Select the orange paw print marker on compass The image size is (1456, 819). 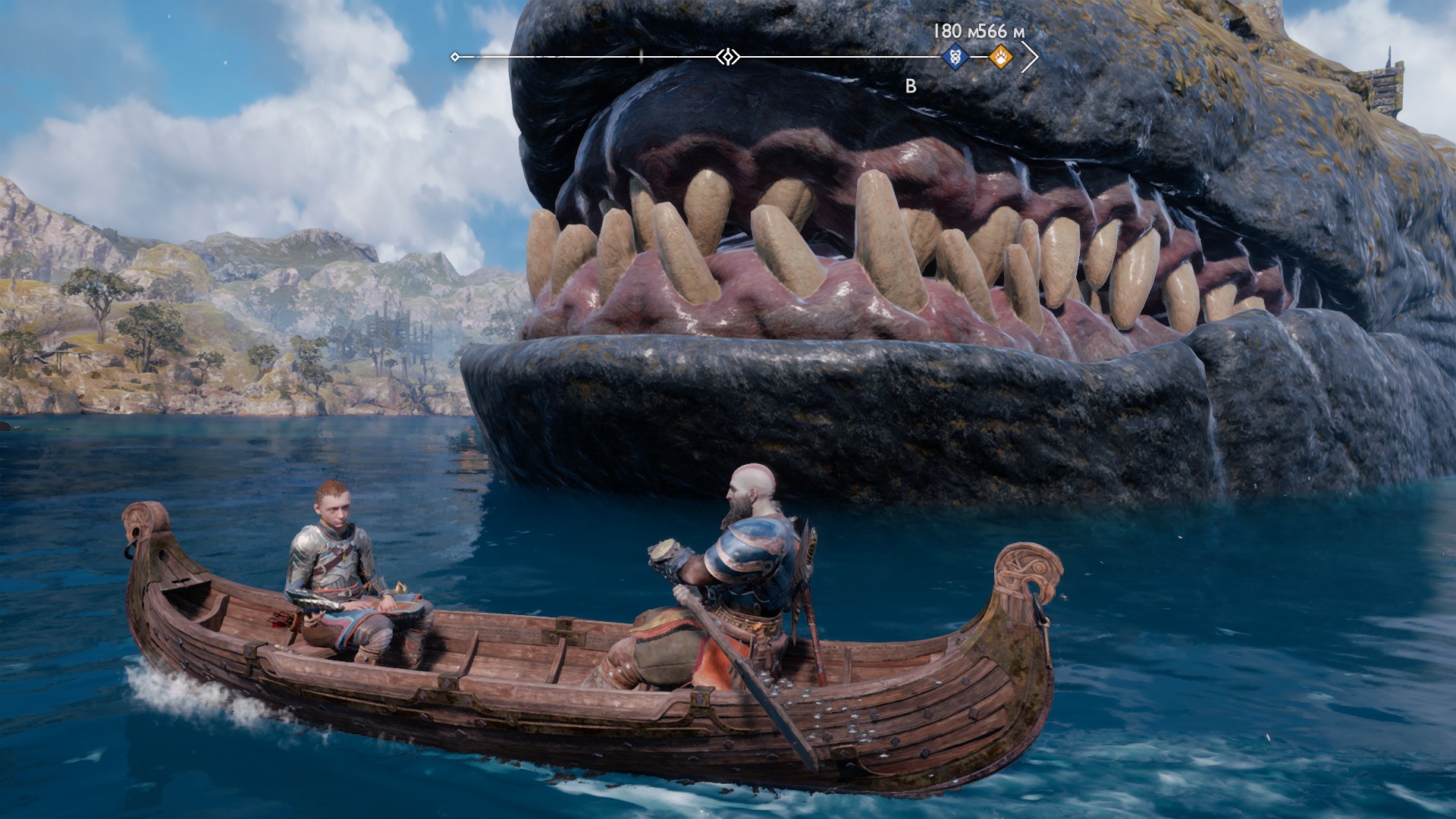(1001, 57)
